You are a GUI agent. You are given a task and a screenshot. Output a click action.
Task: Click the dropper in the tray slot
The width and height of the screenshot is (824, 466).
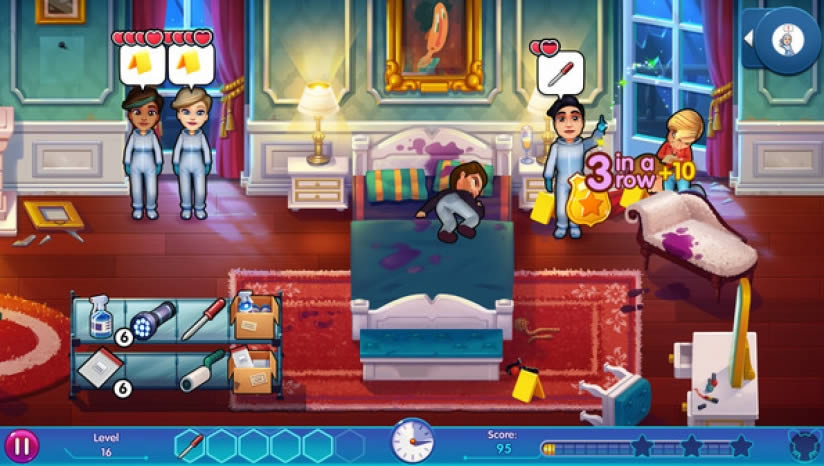[190, 443]
